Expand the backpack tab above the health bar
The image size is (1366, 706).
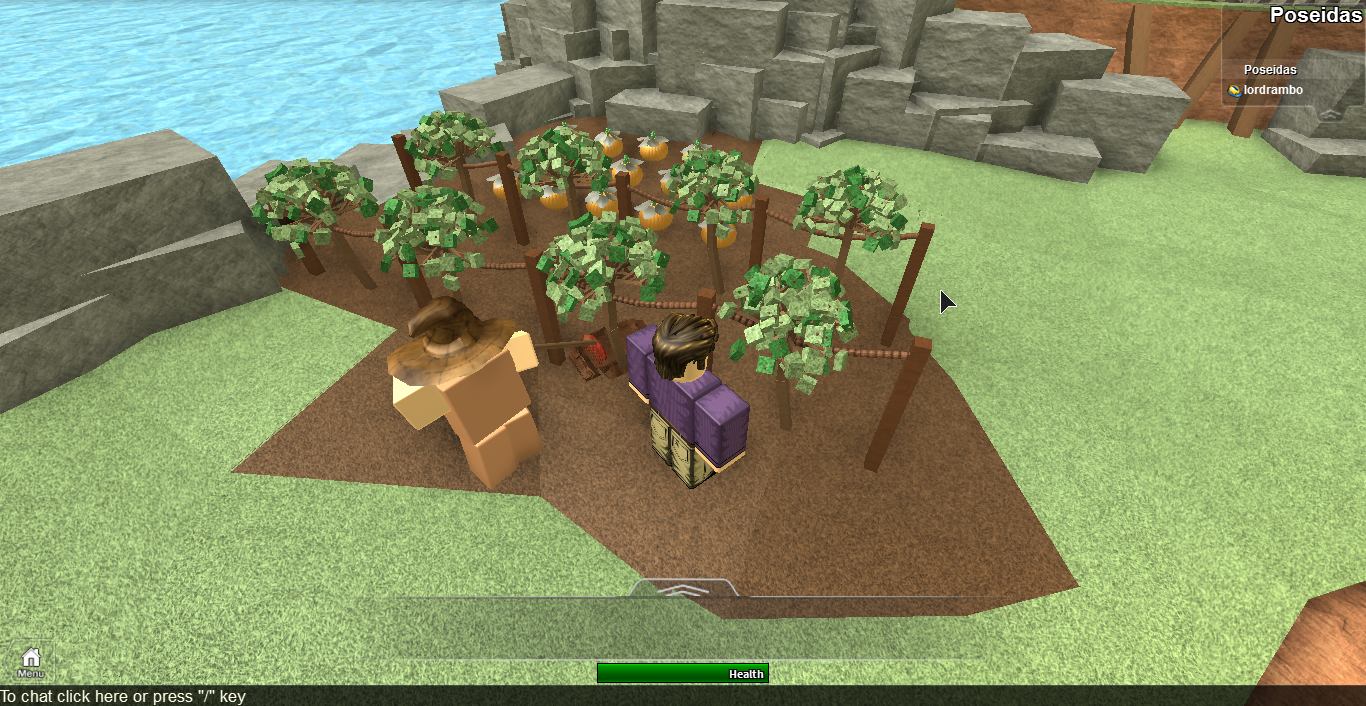pos(685,589)
